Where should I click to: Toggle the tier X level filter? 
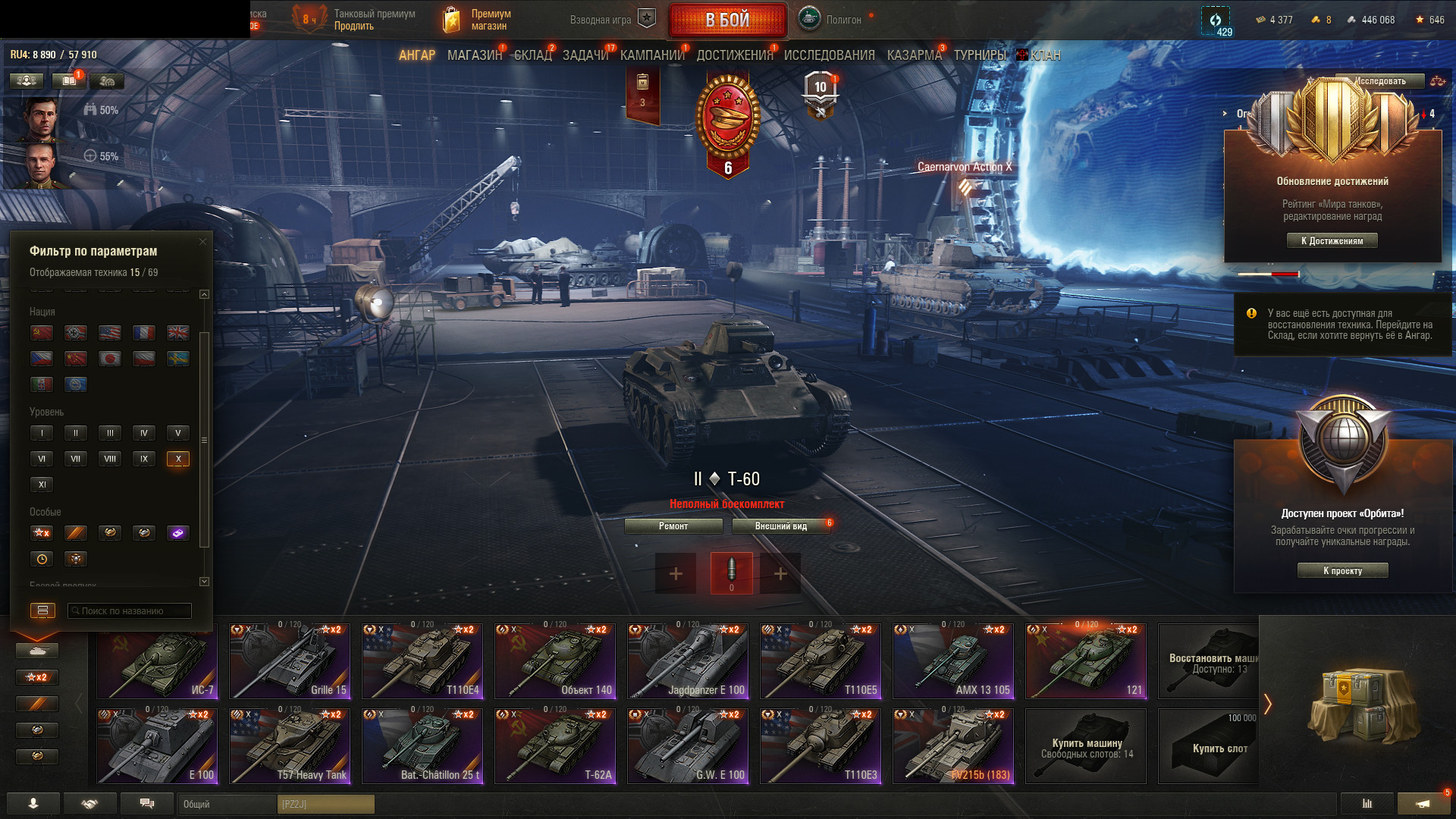[178, 459]
